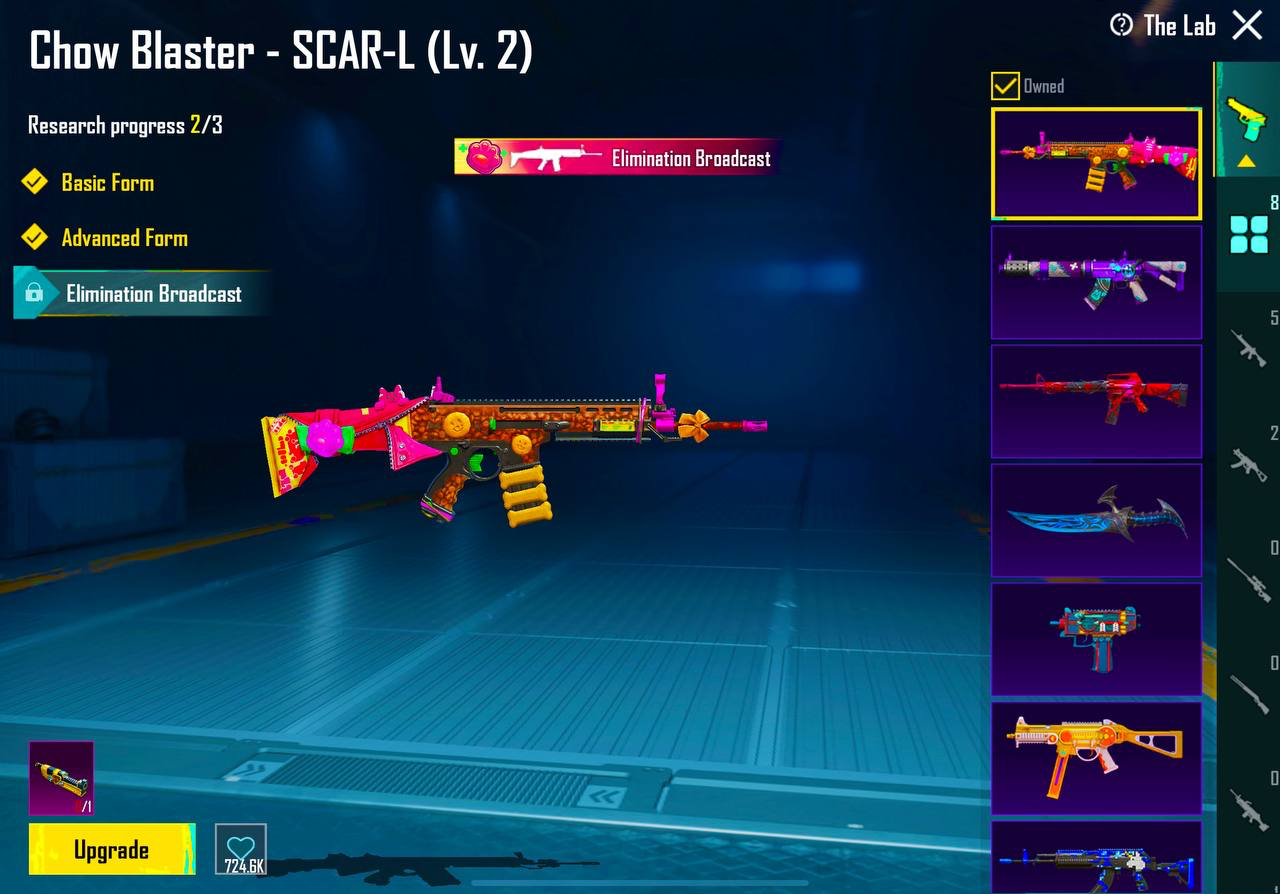This screenshot has height=894, width=1280.
Task: Select the blue curved blade skin
Action: click(1096, 520)
